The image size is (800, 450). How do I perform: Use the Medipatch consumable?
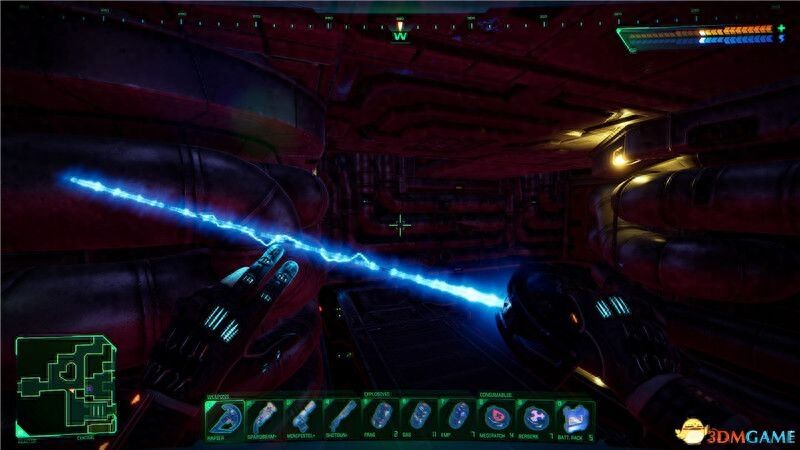click(x=498, y=417)
